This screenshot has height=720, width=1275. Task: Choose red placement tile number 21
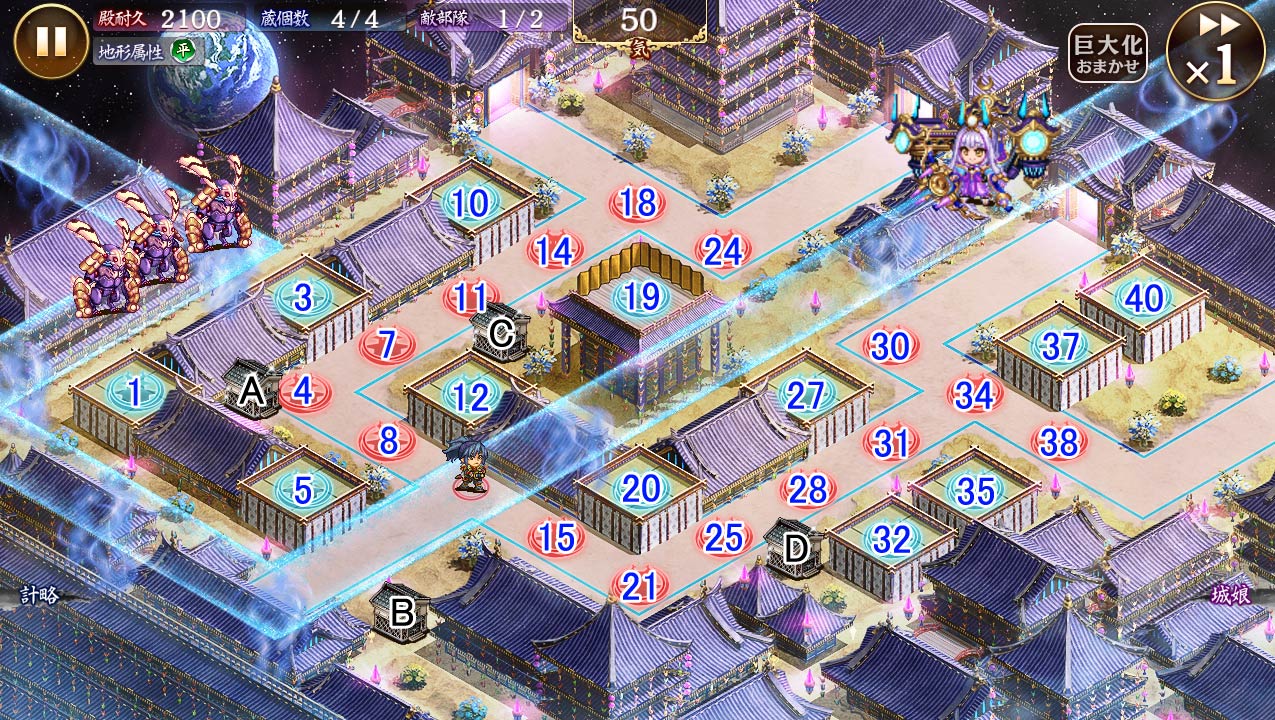[x=639, y=585]
